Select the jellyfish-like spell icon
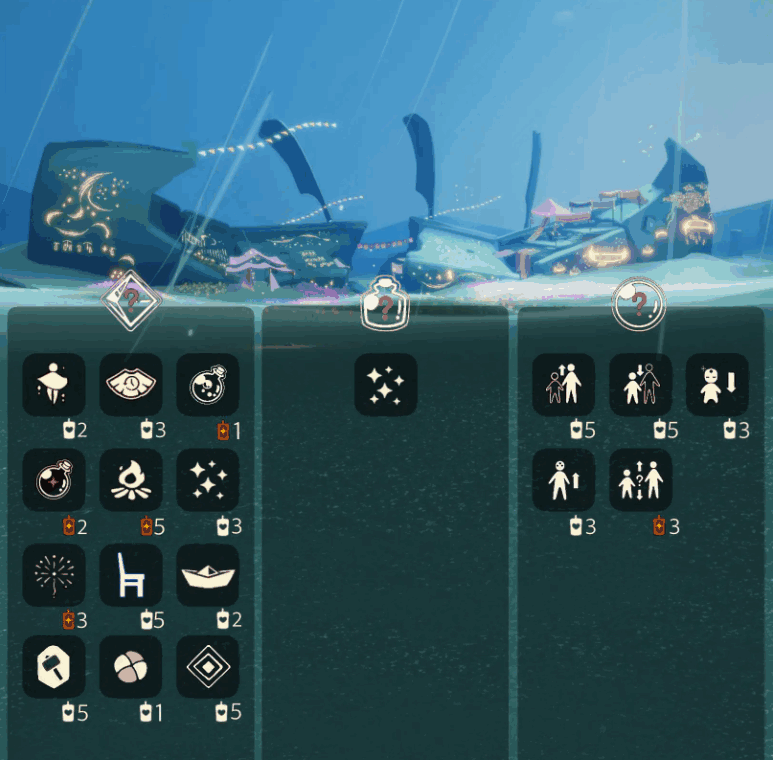This screenshot has height=760, width=773. pyautogui.click(x=54, y=384)
